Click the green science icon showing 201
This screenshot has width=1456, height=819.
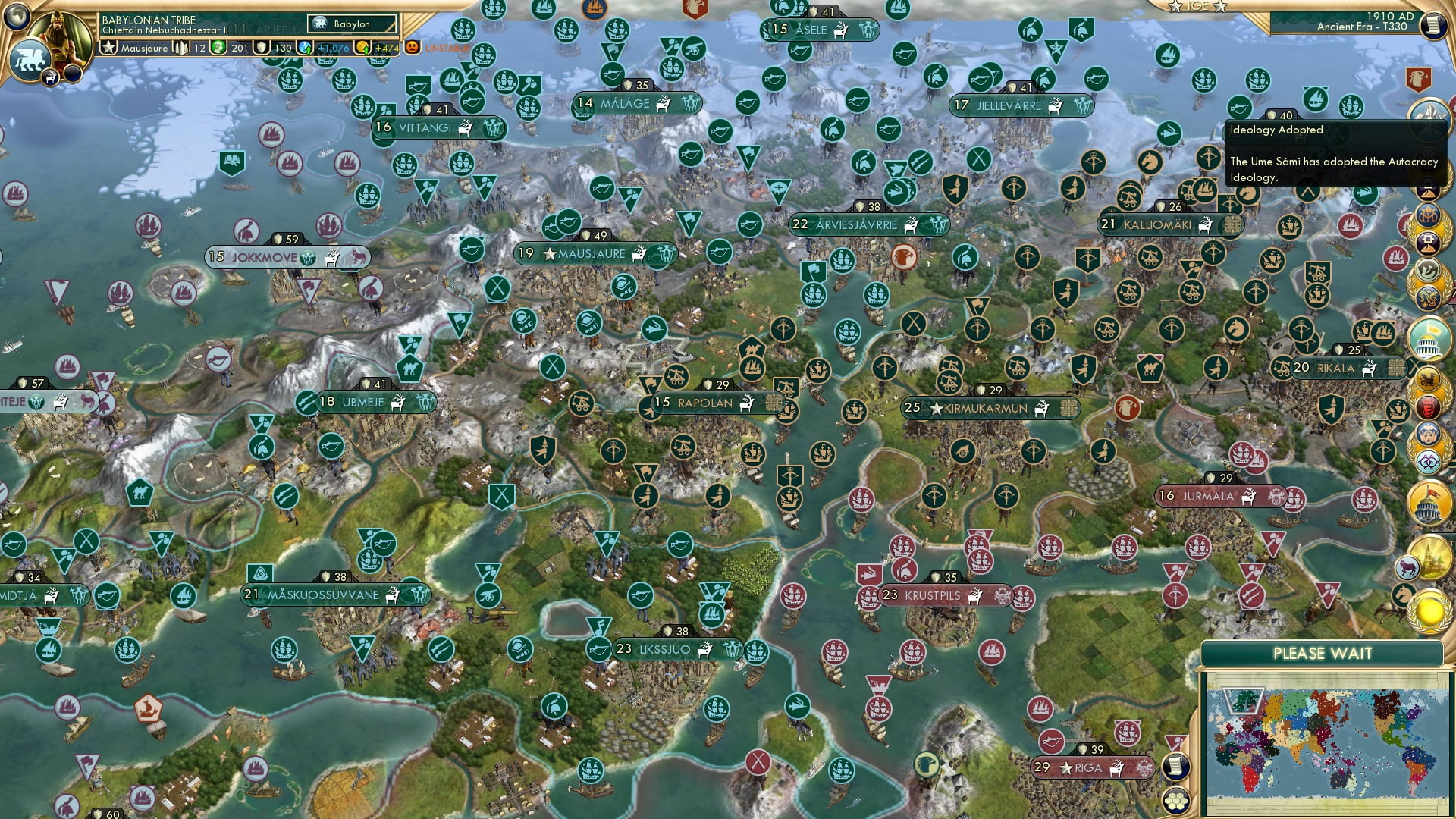220,47
